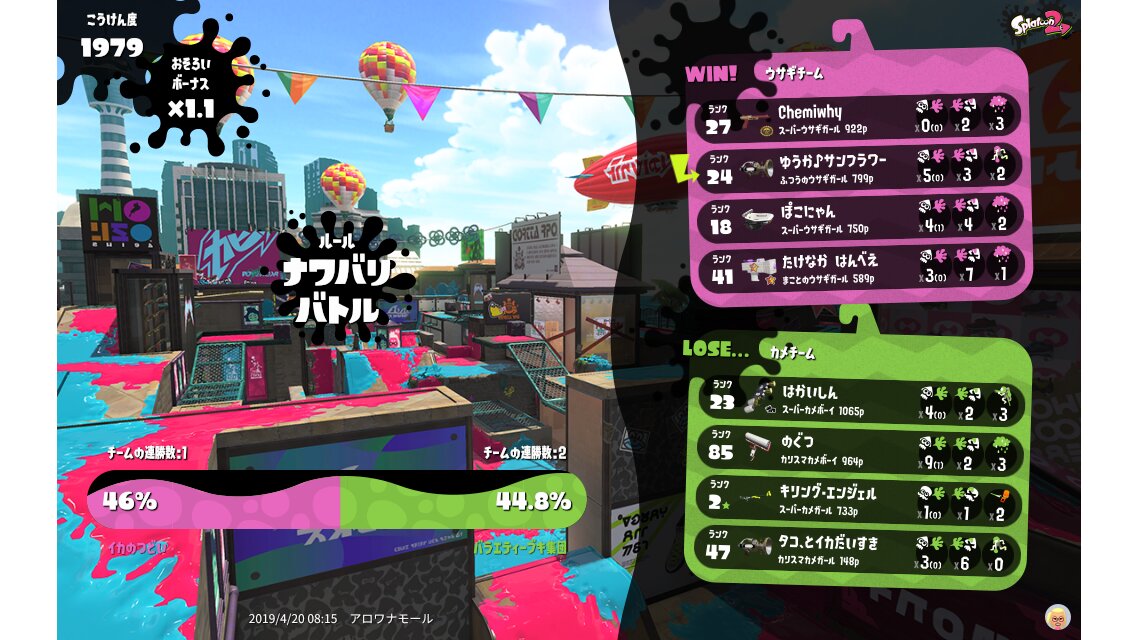Open the ゆうが♪サンフラワー player row
This screenshot has width=1138, height=640.
coord(860,167)
